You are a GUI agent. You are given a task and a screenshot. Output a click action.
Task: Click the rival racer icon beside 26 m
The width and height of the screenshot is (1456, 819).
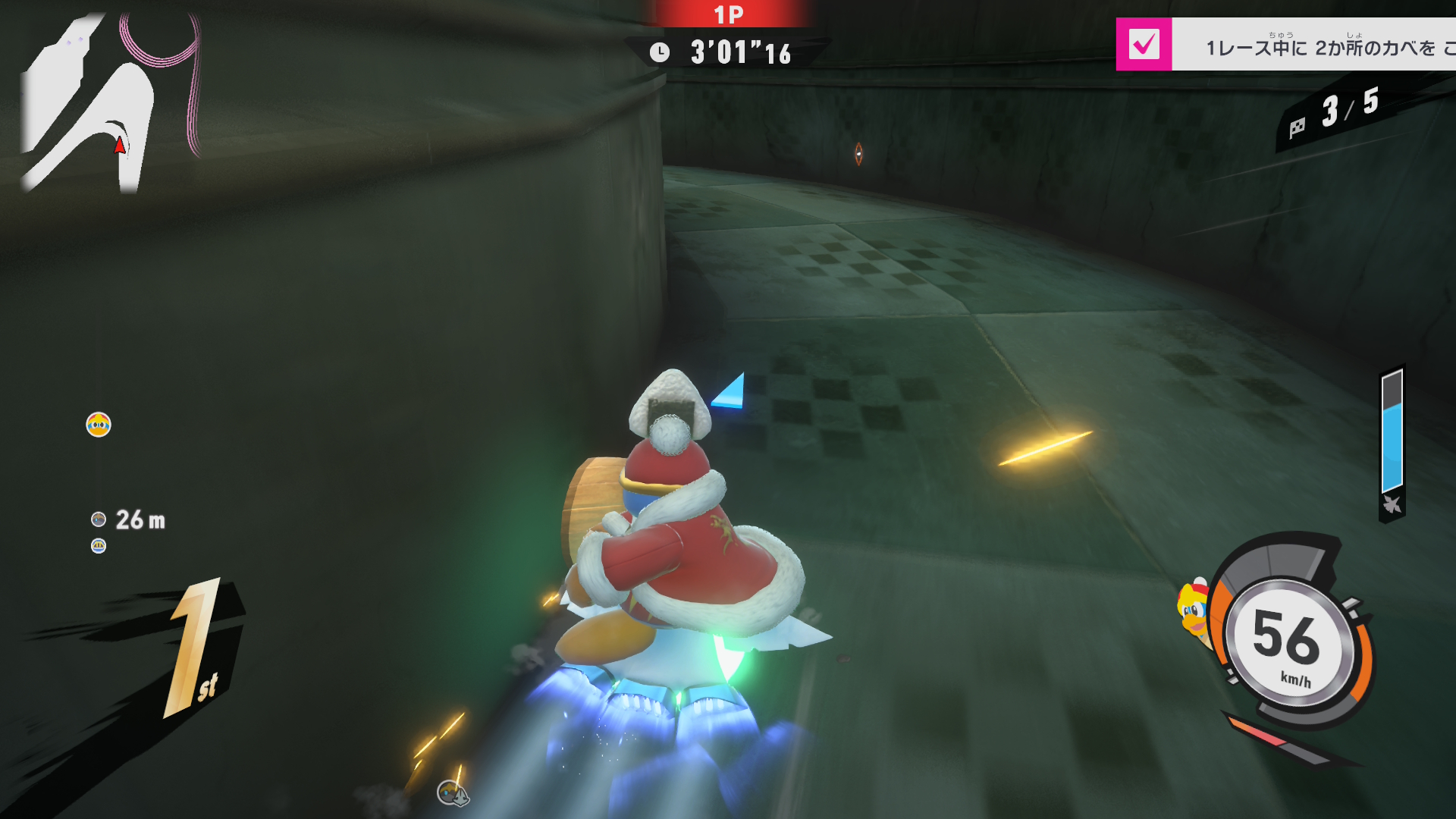click(99, 519)
